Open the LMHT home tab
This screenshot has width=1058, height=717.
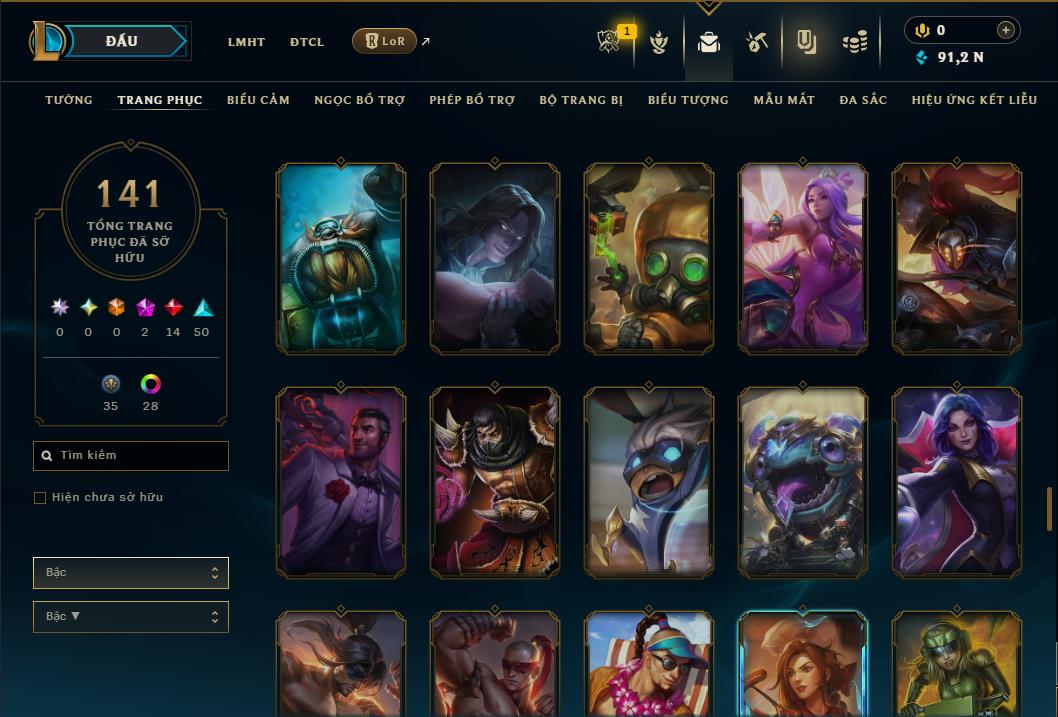[246, 42]
